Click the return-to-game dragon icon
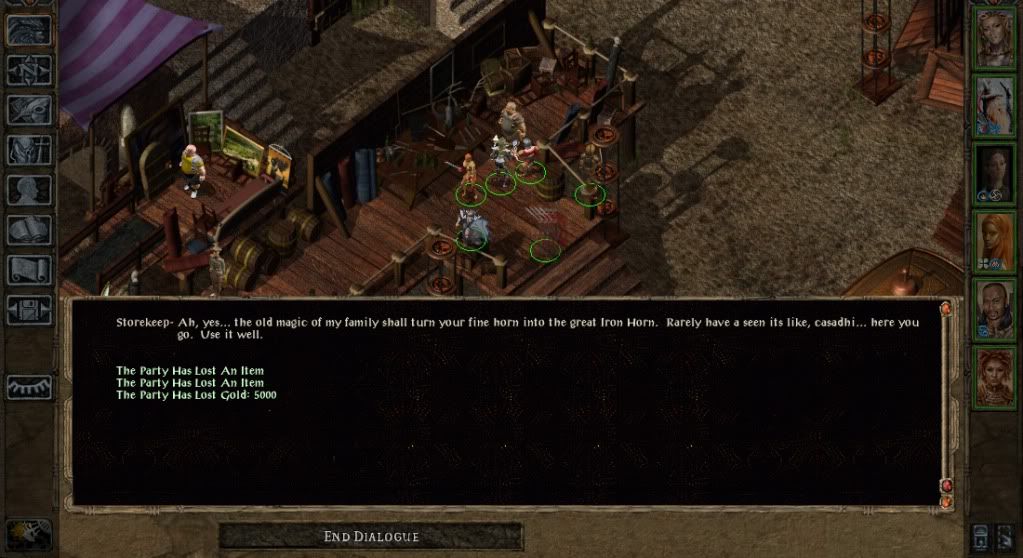The width and height of the screenshot is (1023, 558). point(30,30)
